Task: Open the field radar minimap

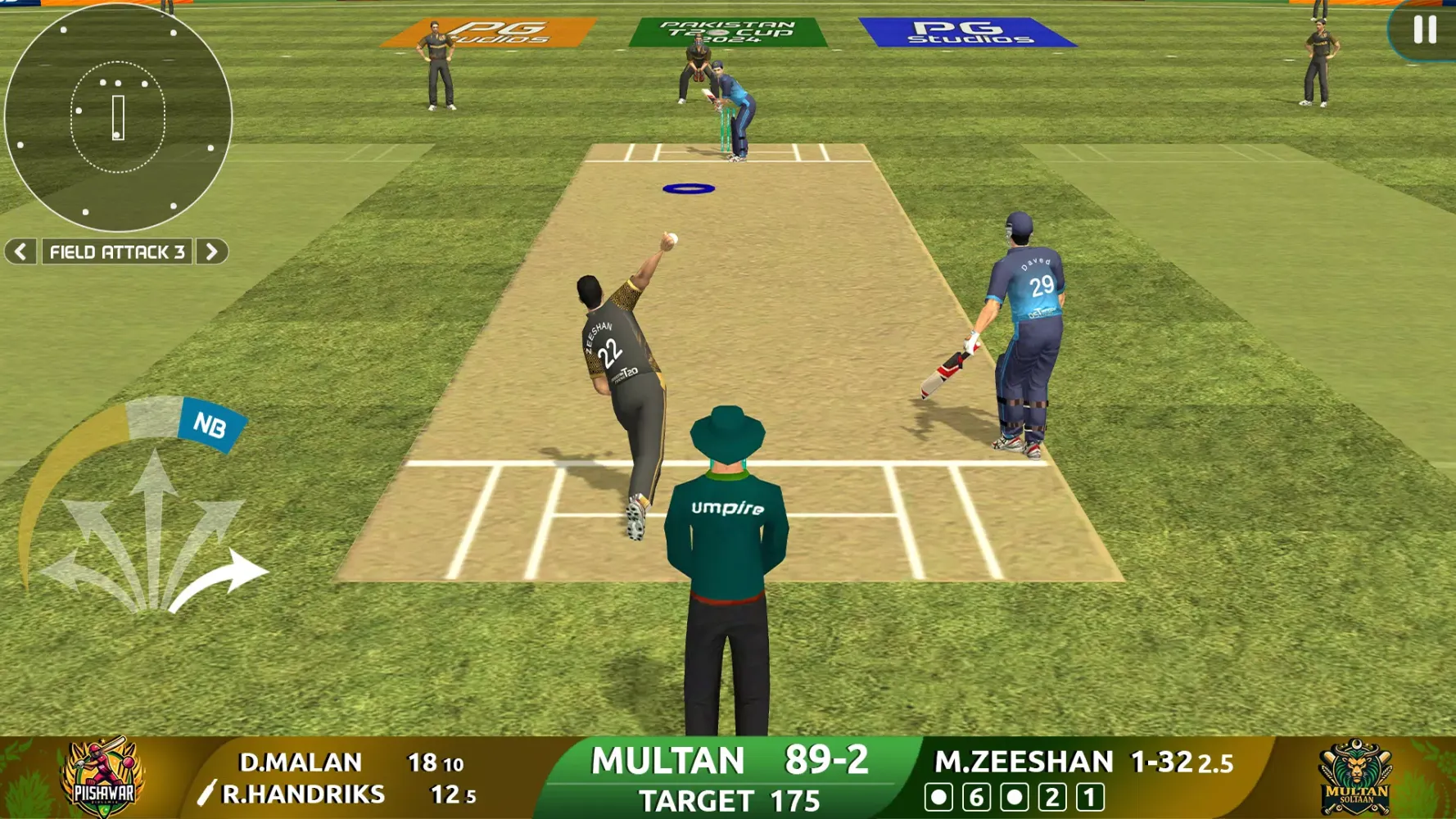Action: tap(120, 119)
